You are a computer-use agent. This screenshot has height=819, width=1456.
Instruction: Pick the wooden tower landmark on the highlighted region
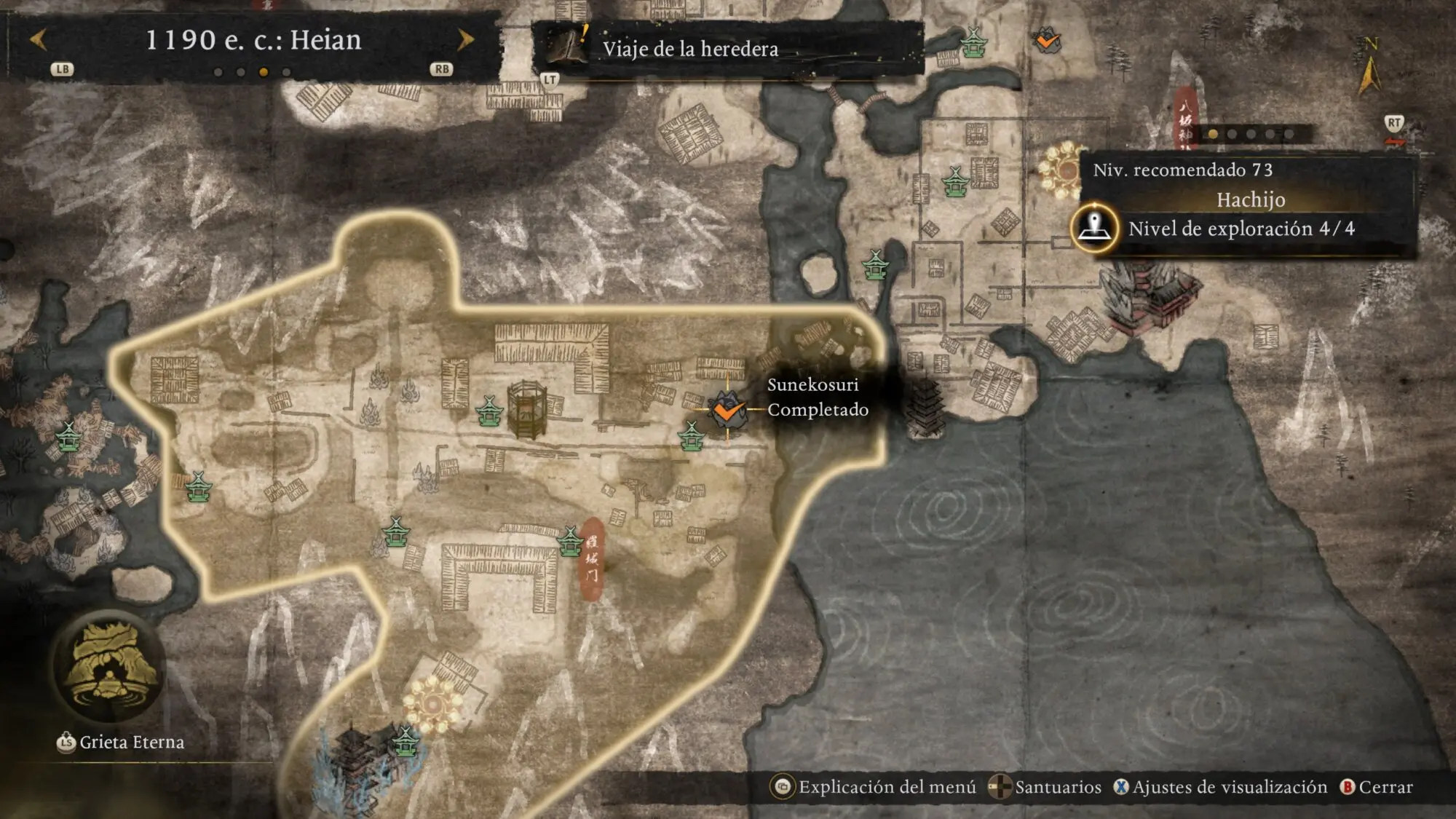pyautogui.click(x=527, y=410)
